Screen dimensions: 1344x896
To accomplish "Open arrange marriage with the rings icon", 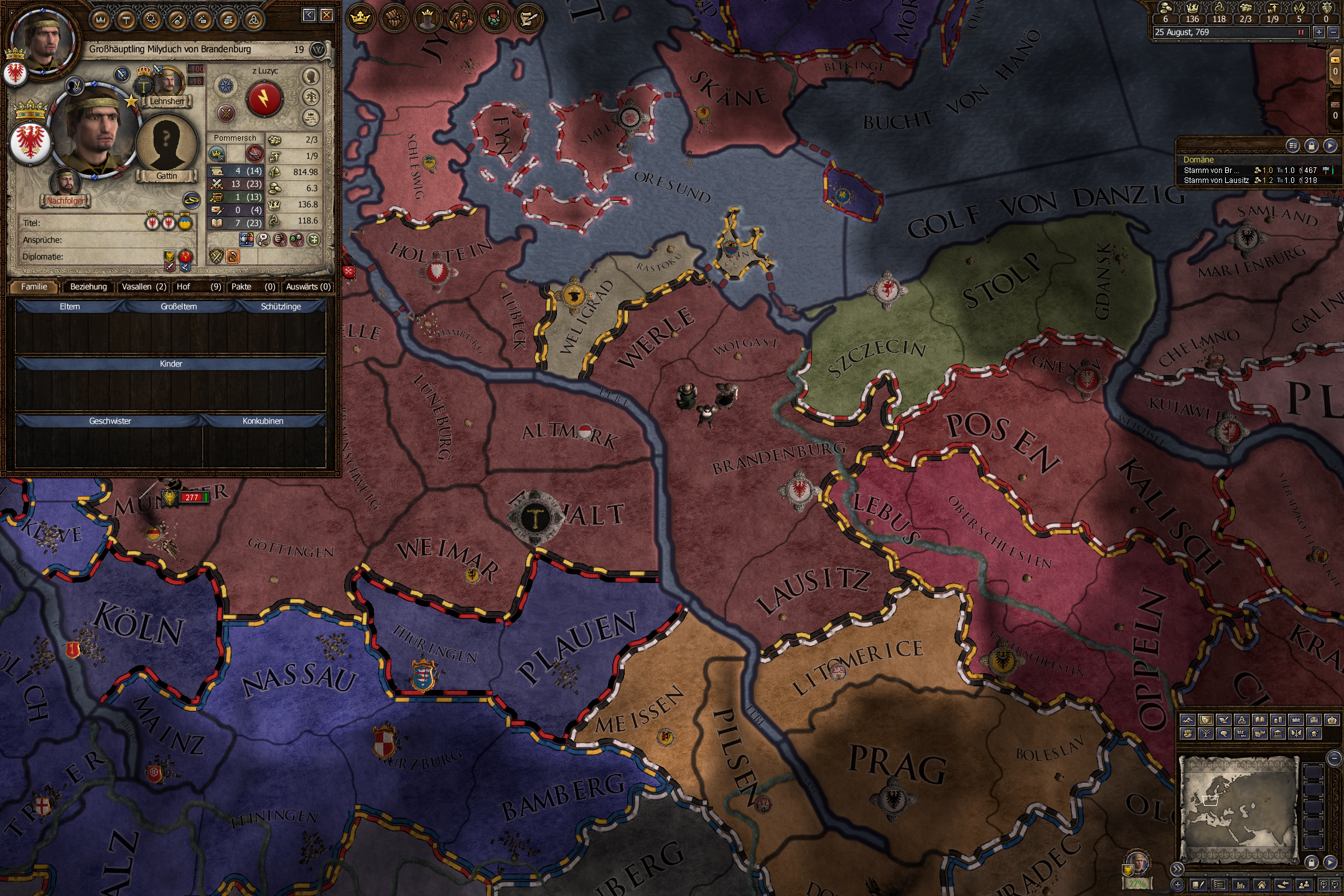I will (x=191, y=200).
